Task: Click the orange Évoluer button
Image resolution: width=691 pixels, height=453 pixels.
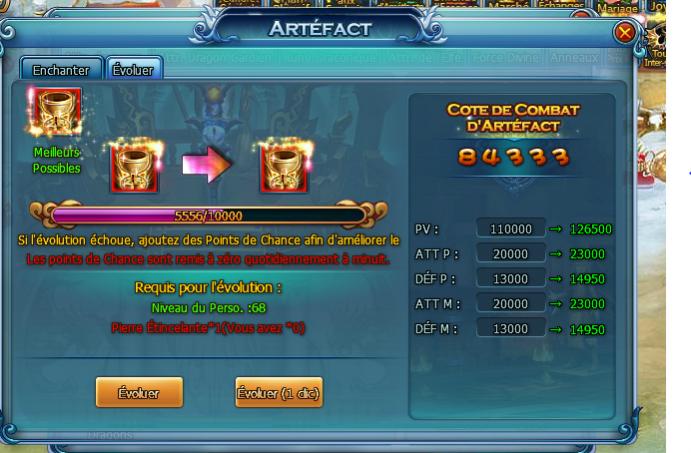Action: 136,394
